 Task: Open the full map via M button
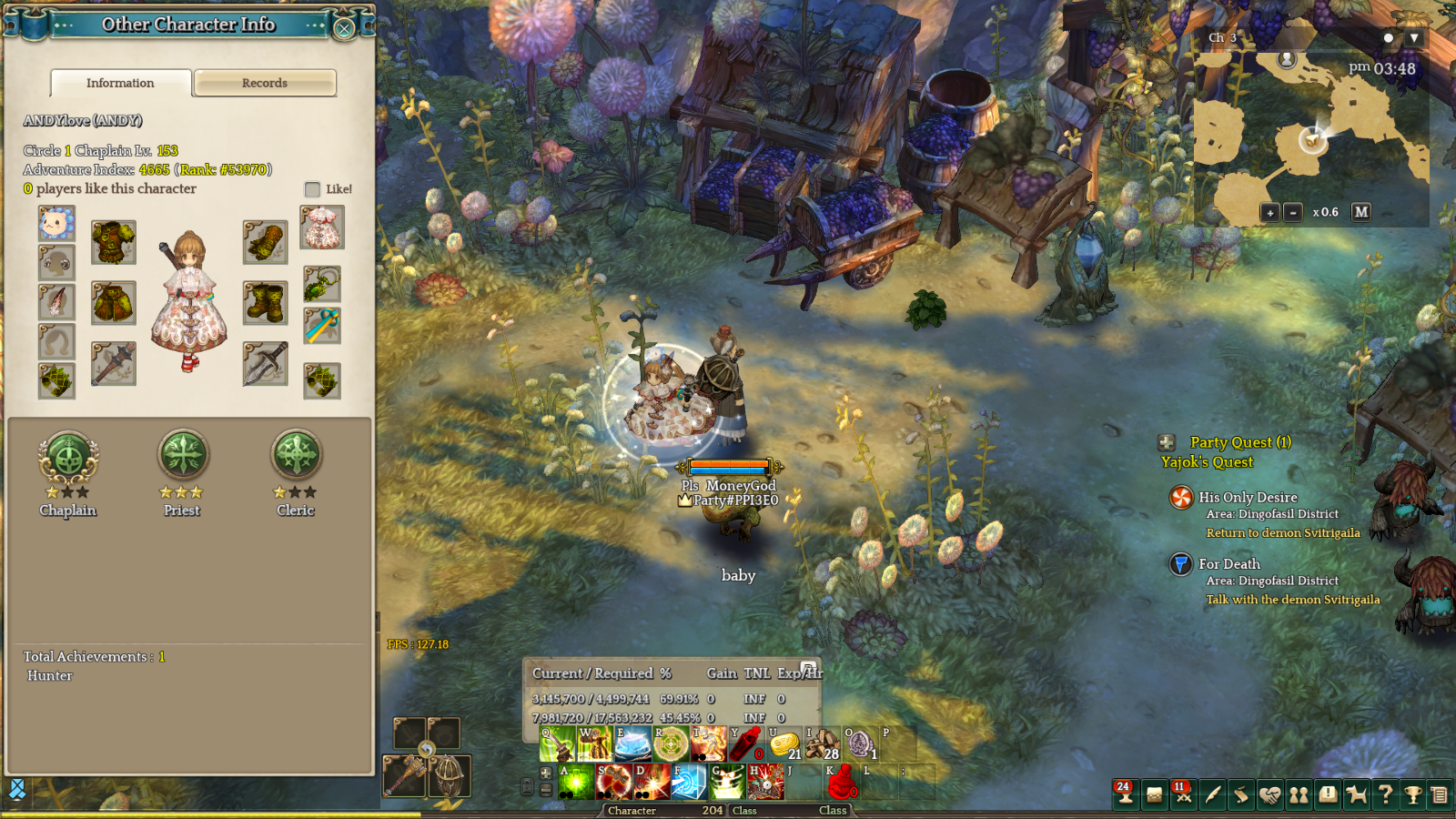click(x=1361, y=212)
